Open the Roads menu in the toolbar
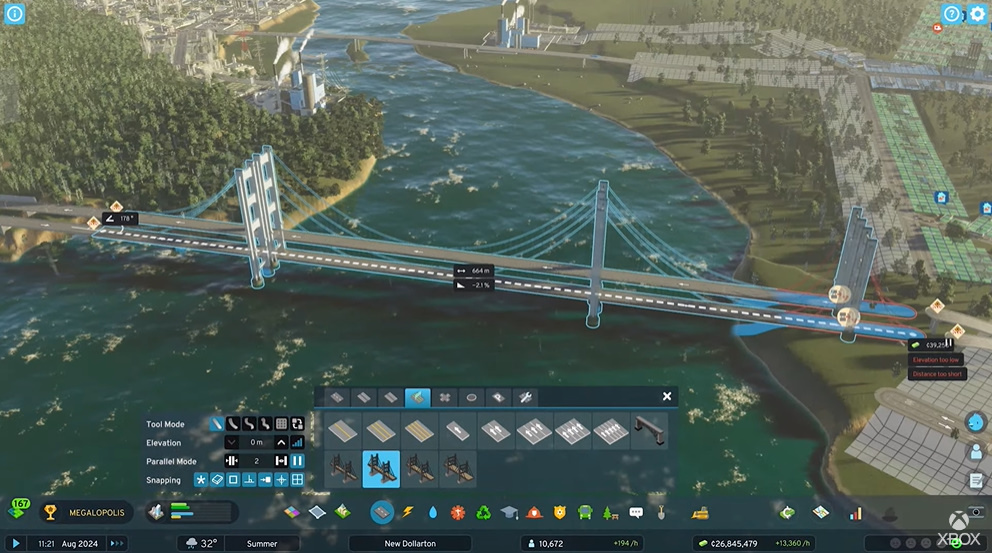The height and width of the screenshot is (553, 992). [382, 513]
